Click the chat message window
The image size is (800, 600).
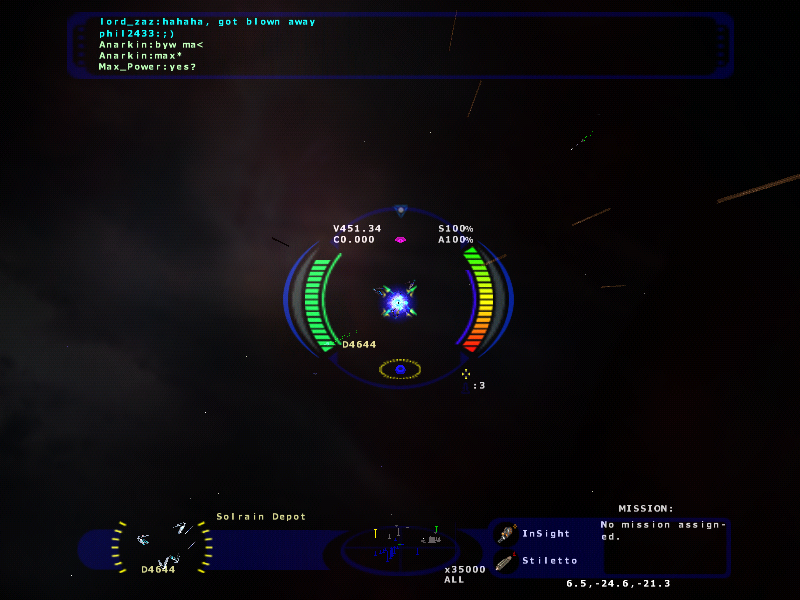400,45
